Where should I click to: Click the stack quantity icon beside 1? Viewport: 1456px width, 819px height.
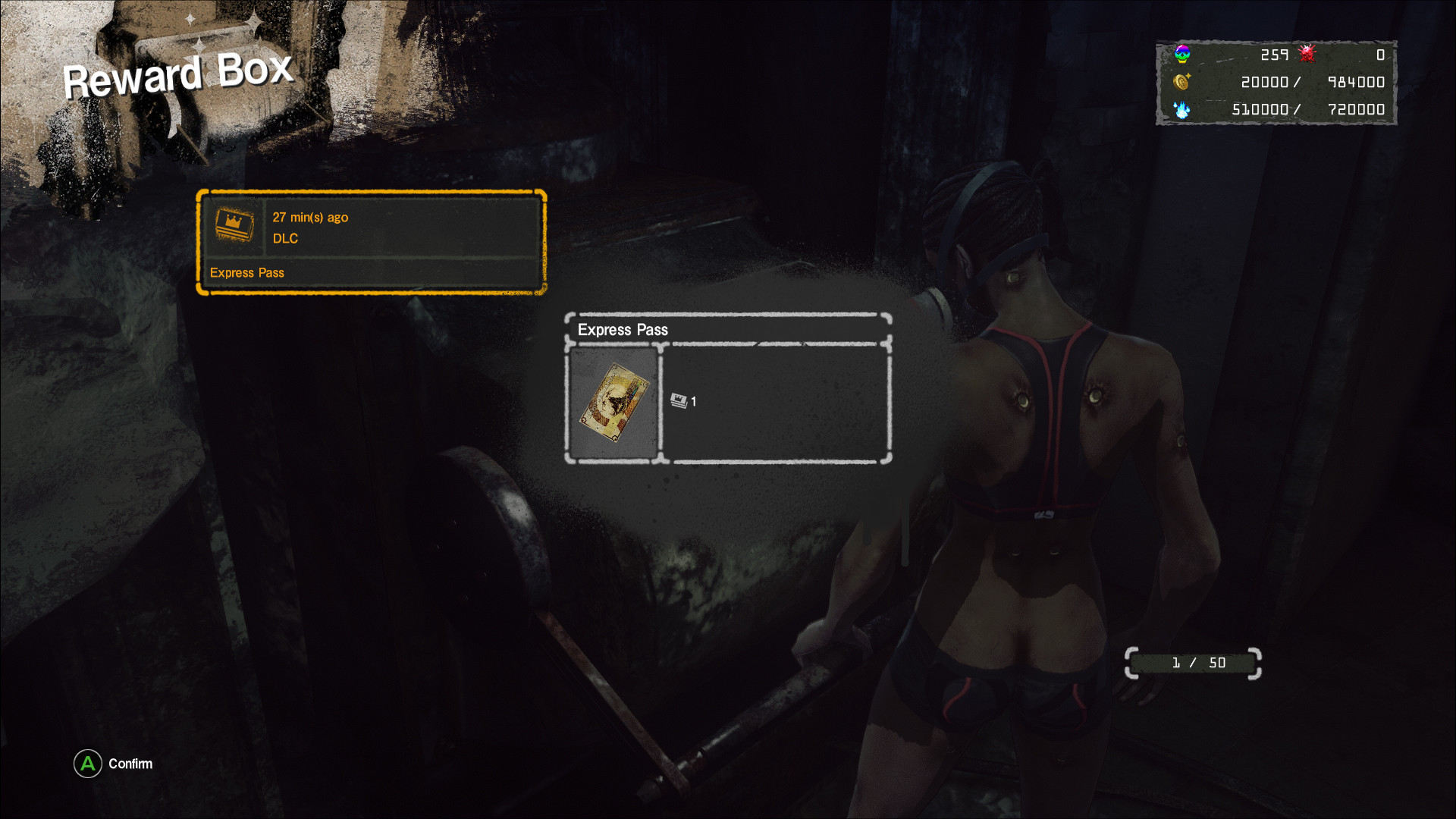pos(678,401)
